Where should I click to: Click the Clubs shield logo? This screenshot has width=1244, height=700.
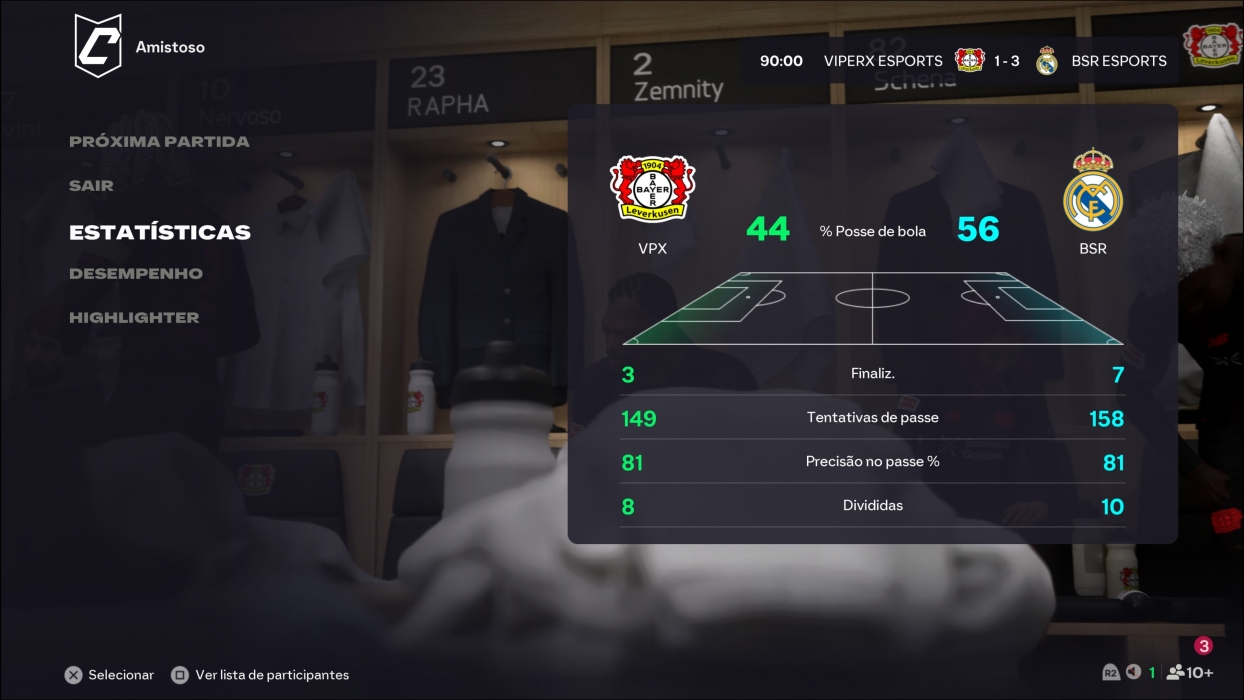(x=98, y=46)
